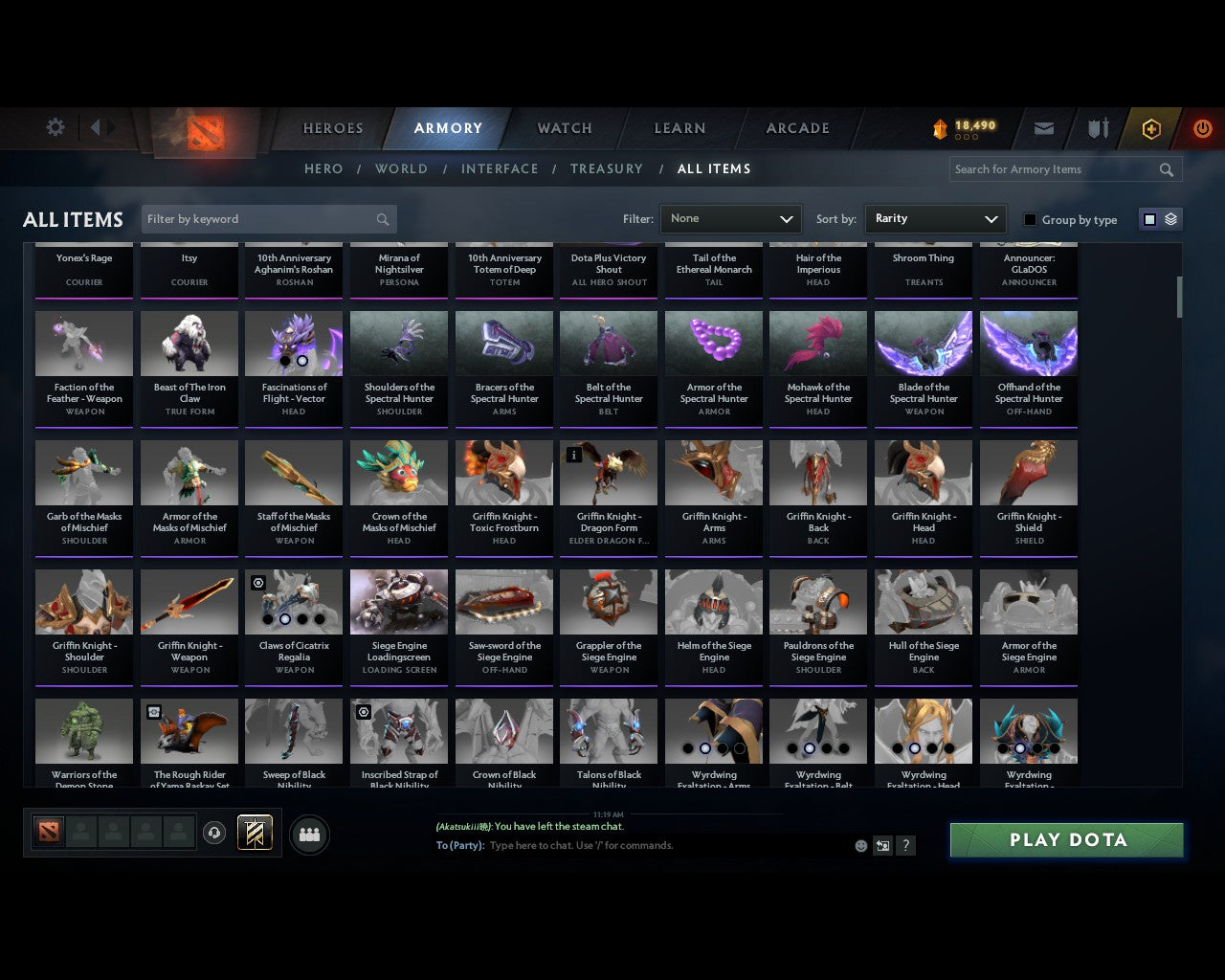This screenshot has height=980, width=1225.
Task: Switch to stacked list view with the layers toggle
Action: pos(1169,219)
